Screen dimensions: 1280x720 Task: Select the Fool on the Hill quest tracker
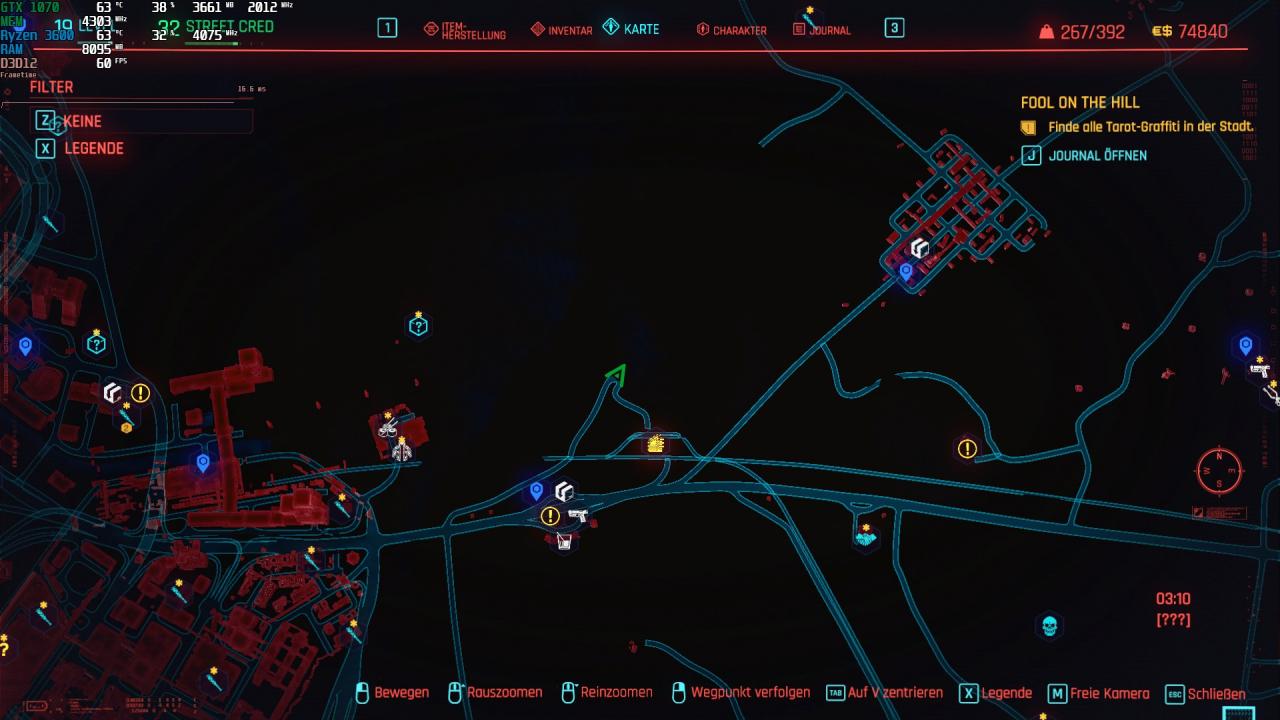(x=1080, y=102)
